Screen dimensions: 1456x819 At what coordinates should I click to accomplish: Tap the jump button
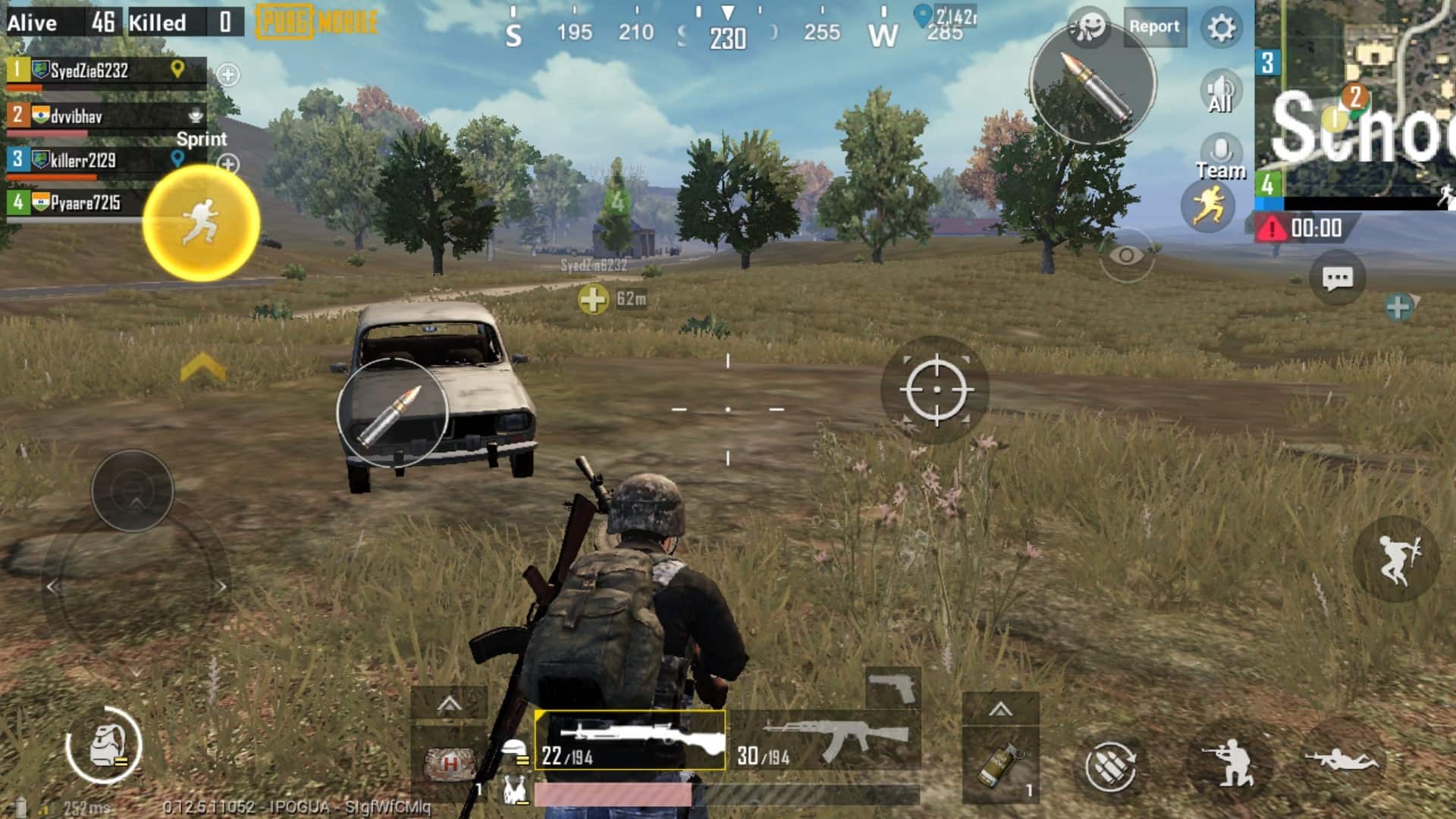coord(1396,559)
